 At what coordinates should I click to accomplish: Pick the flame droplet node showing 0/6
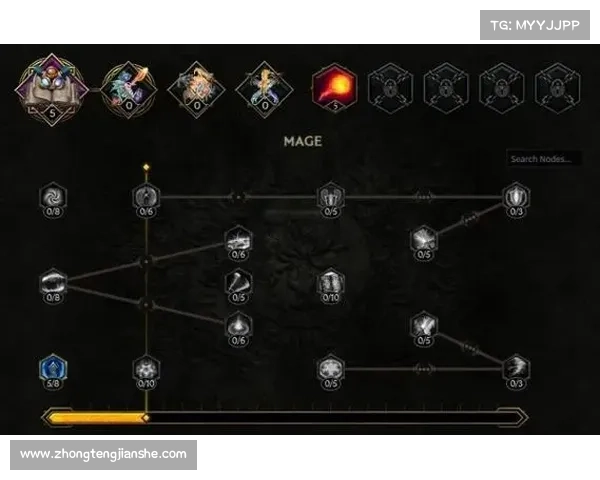(238, 325)
